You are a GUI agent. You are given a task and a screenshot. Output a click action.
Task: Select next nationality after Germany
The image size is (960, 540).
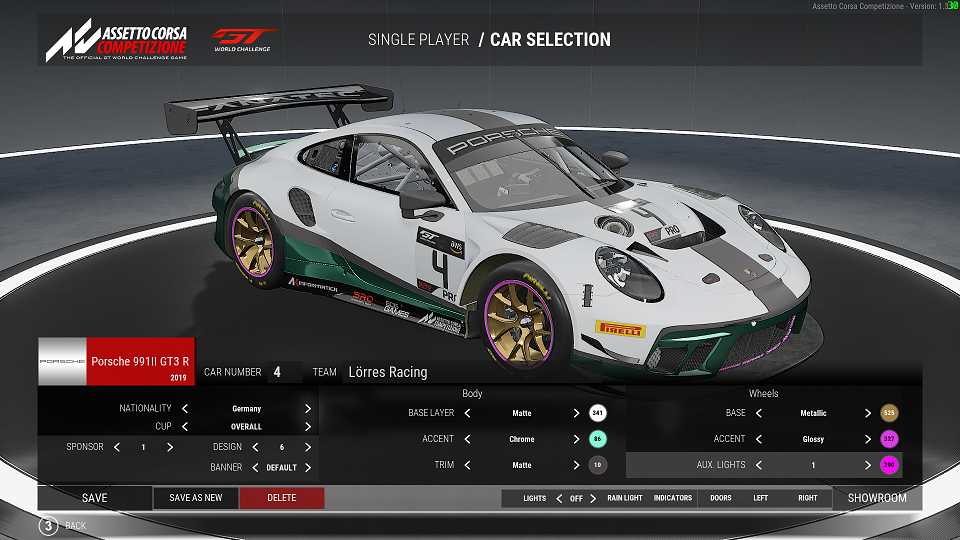tap(308, 409)
